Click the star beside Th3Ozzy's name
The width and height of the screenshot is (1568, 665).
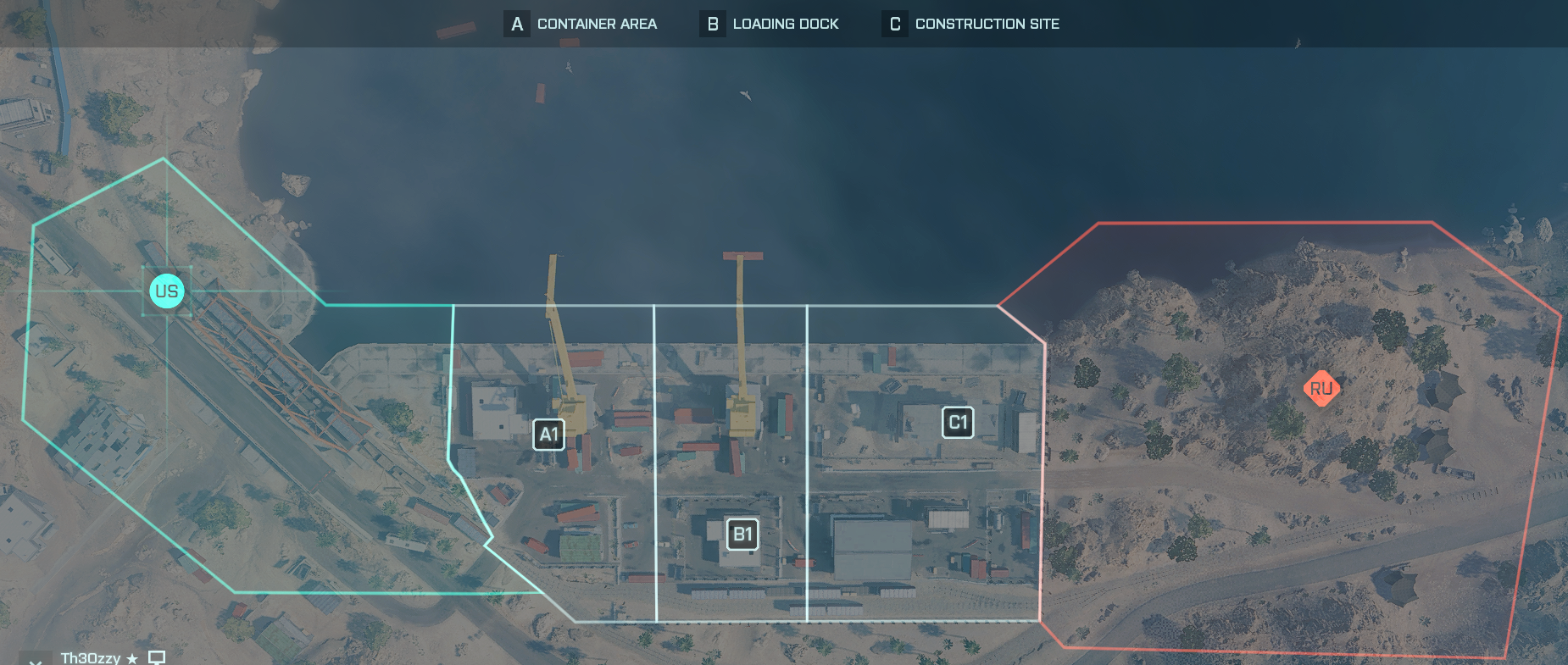pos(131,657)
